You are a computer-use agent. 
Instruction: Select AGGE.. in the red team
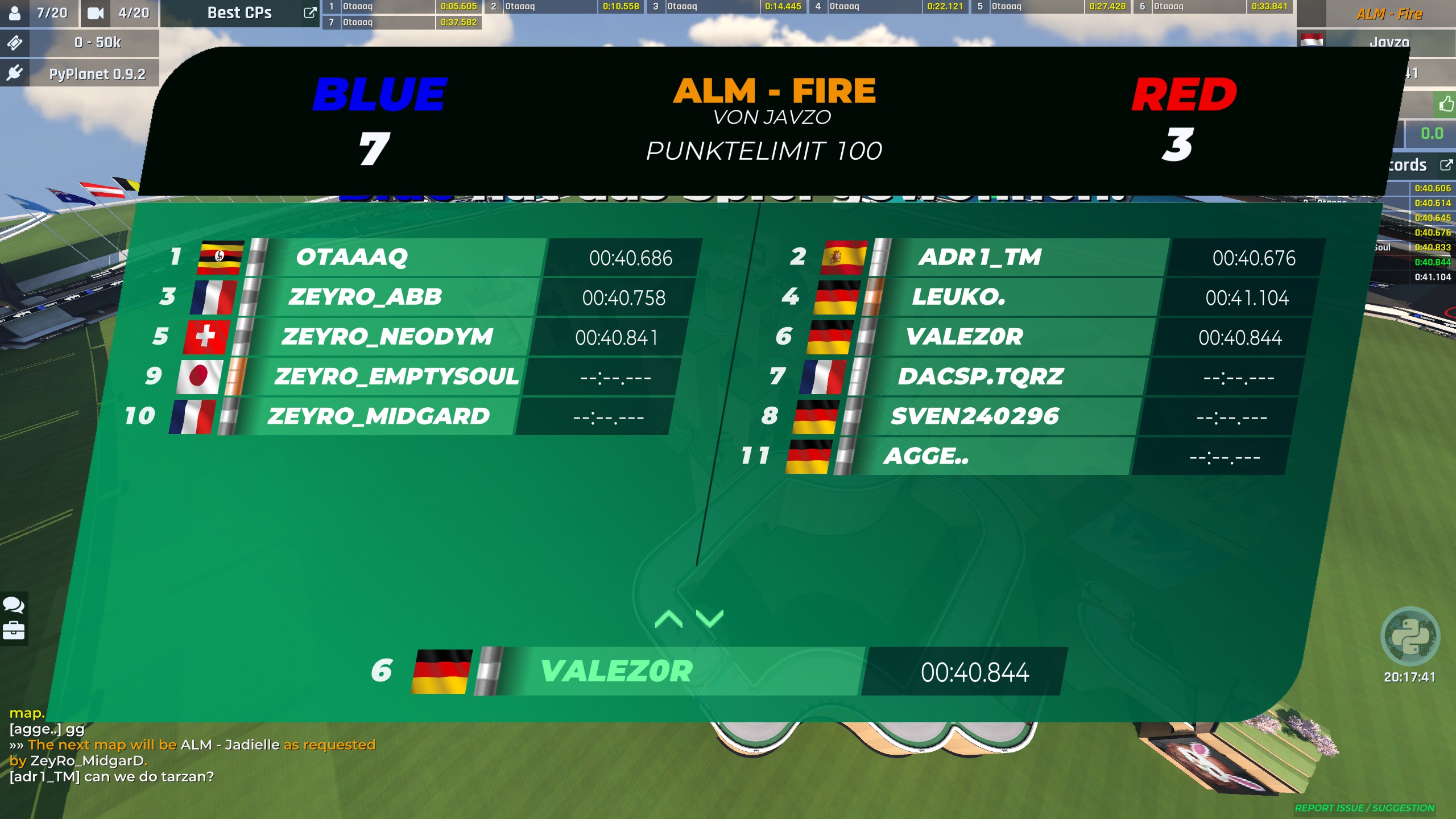pos(925,457)
